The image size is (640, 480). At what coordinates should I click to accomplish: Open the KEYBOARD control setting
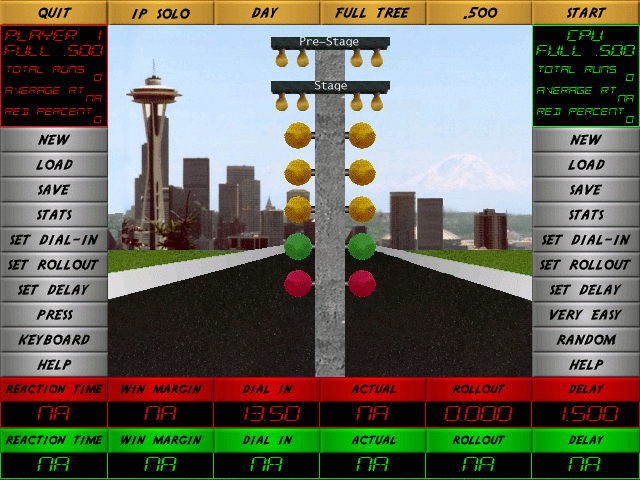pyautogui.click(x=54, y=340)
